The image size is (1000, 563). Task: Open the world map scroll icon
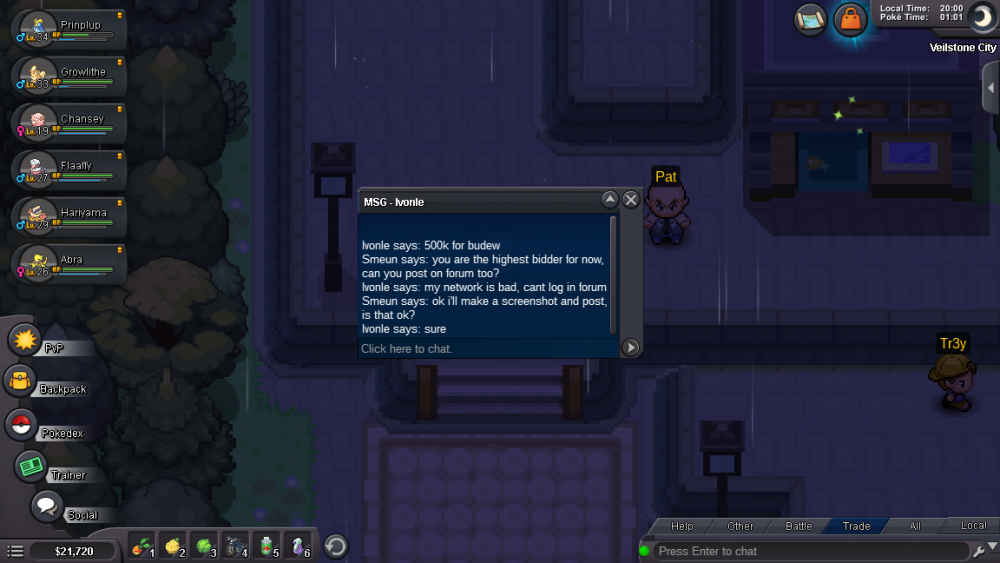click(x=811, y=19)
